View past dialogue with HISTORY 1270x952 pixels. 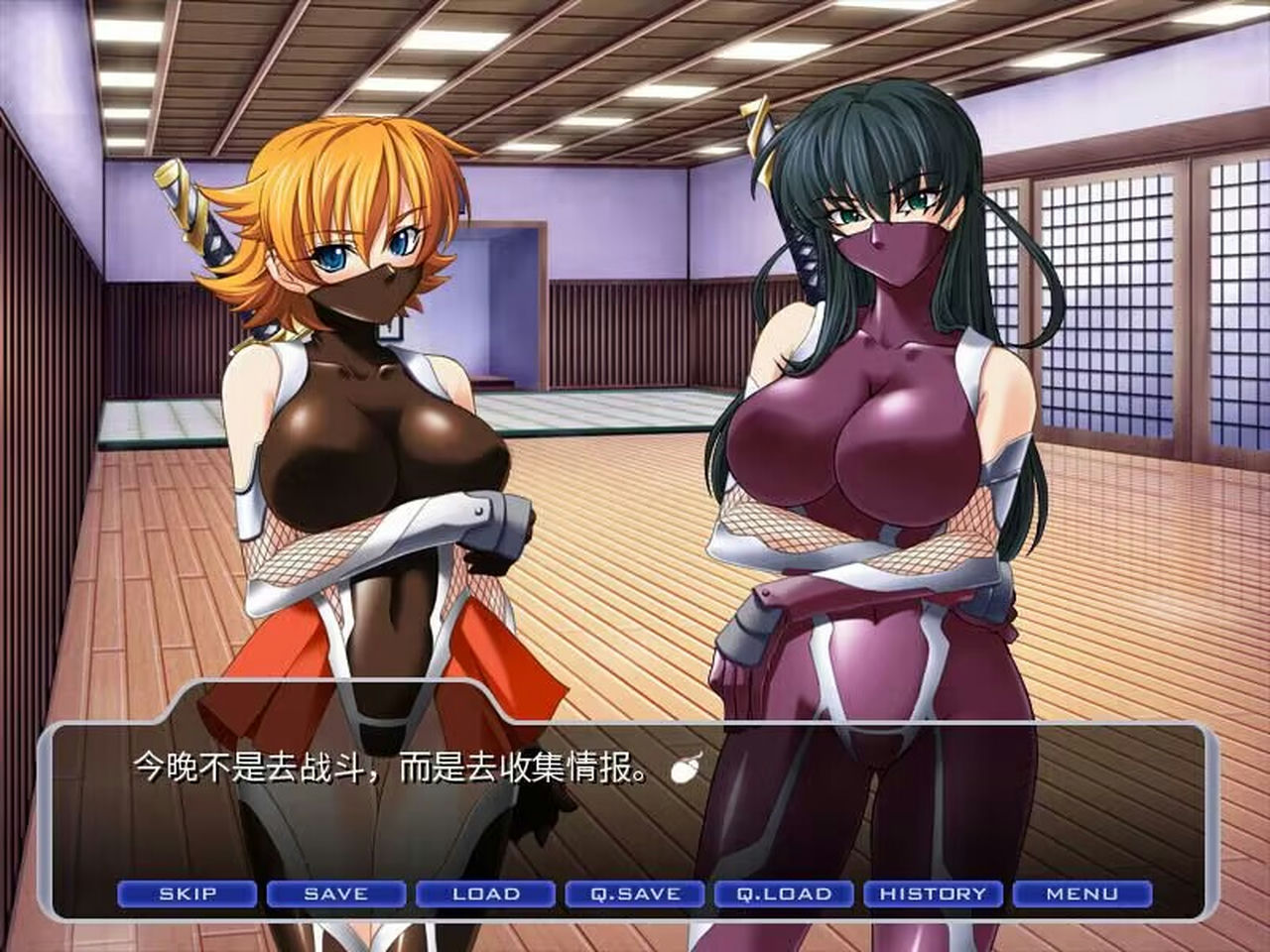(x=935, y=892)
